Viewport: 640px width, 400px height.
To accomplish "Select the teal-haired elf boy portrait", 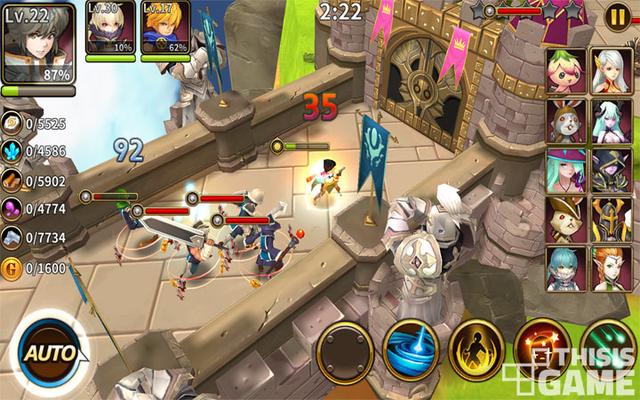I will 566,267.
